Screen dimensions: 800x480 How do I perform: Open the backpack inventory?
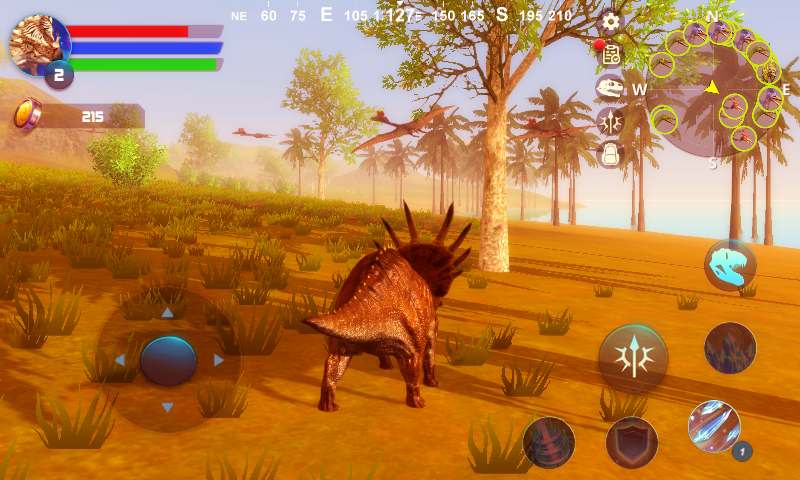tap(610, 154)
